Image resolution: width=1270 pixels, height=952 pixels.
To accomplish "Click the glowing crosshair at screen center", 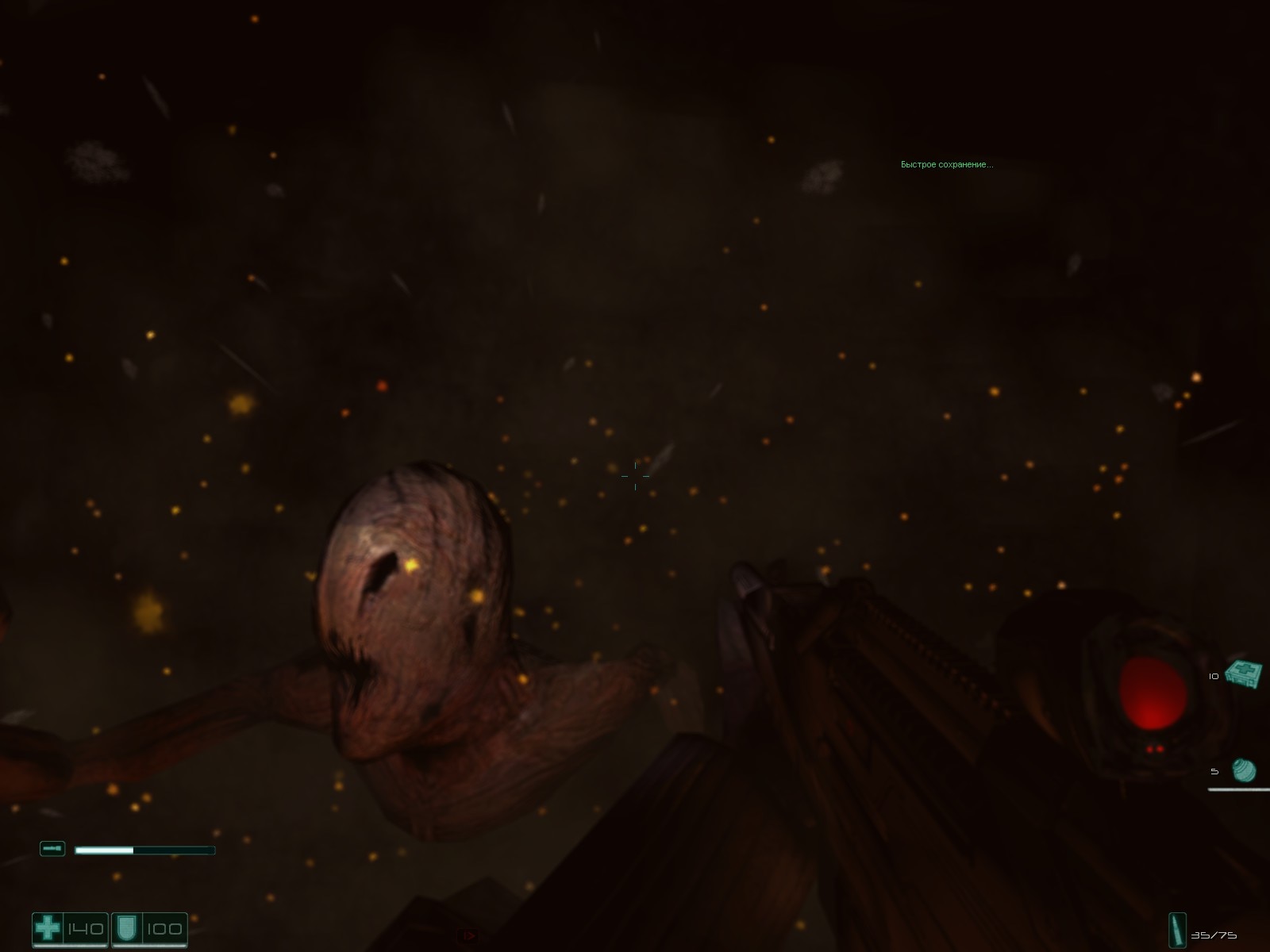I will [635, 474].
